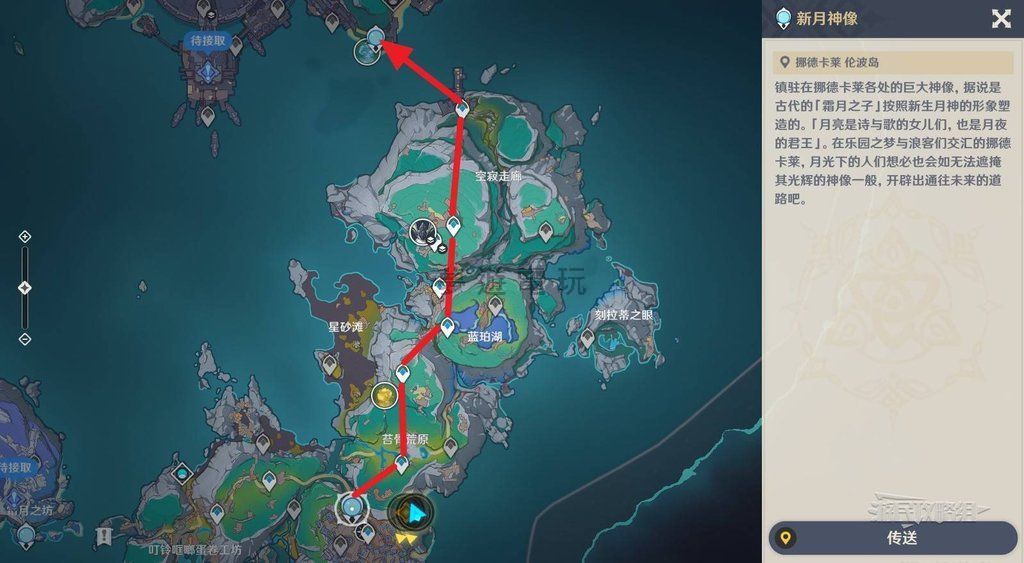Select the selected statue marker at the route start
The image size is (1024, 563).
click(351, 508)
